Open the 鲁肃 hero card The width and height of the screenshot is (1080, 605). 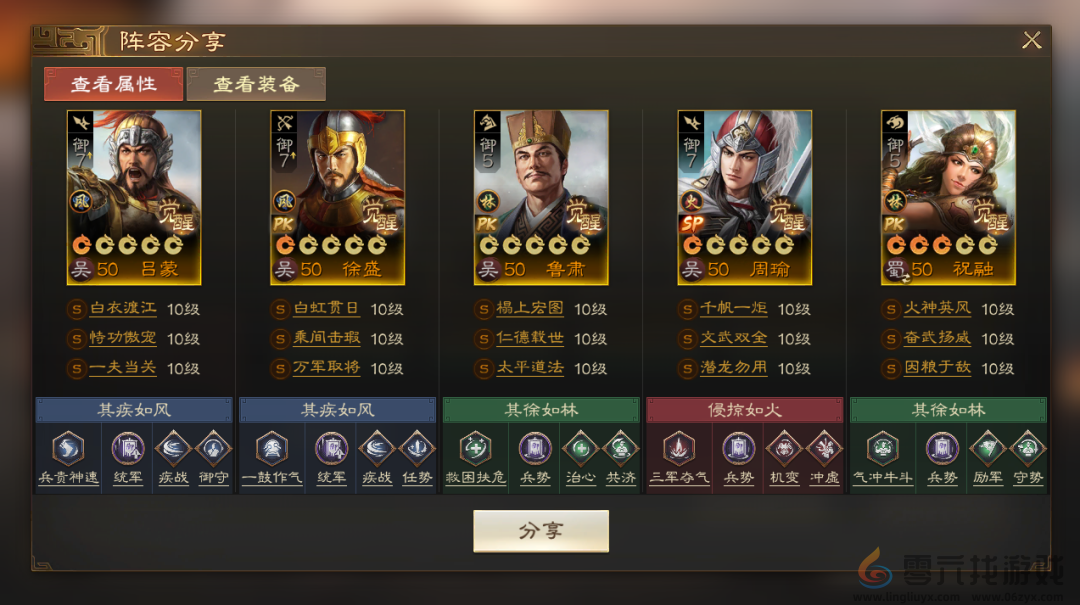tap(541, 197)
